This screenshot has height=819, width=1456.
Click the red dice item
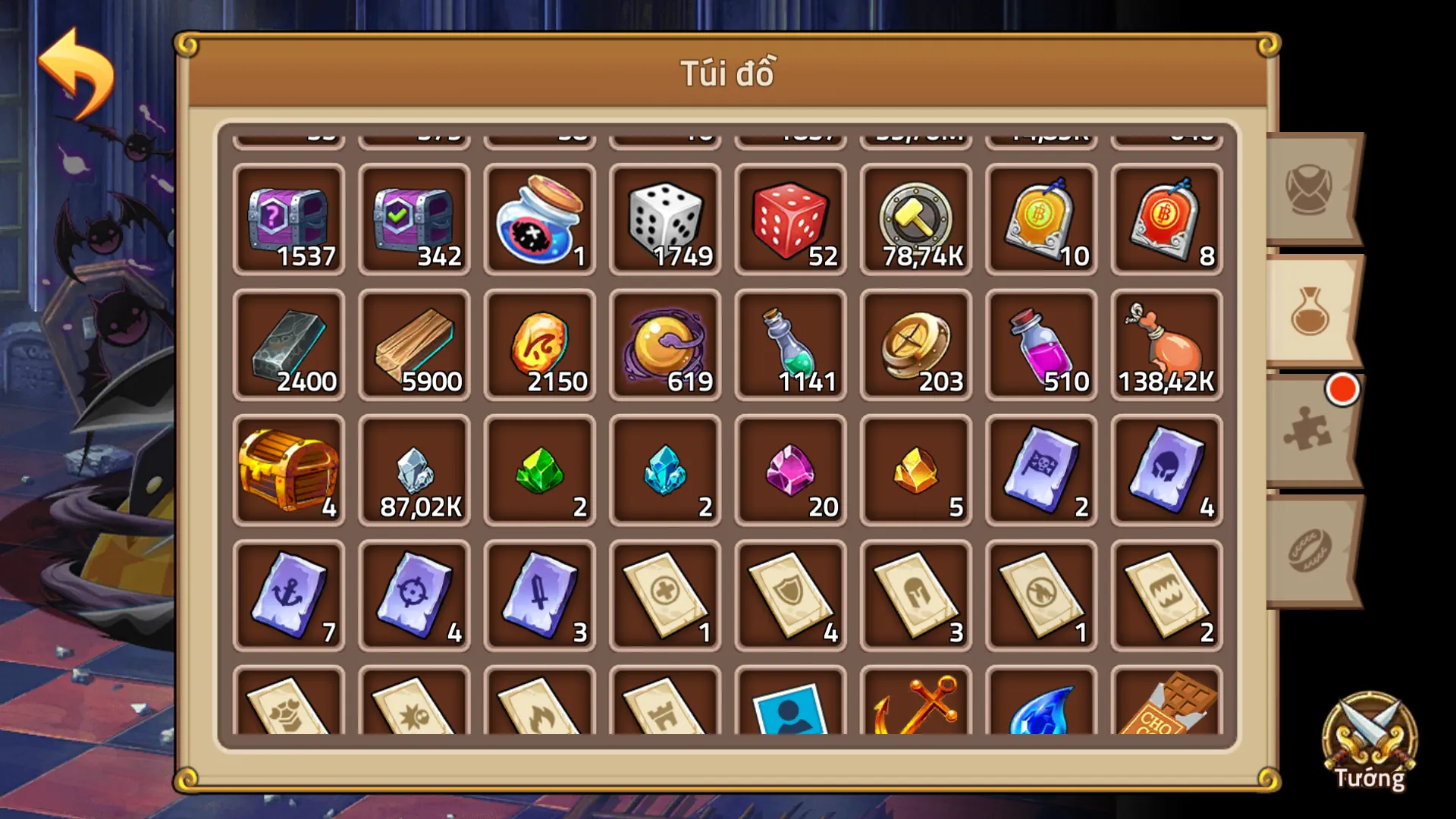790,220
